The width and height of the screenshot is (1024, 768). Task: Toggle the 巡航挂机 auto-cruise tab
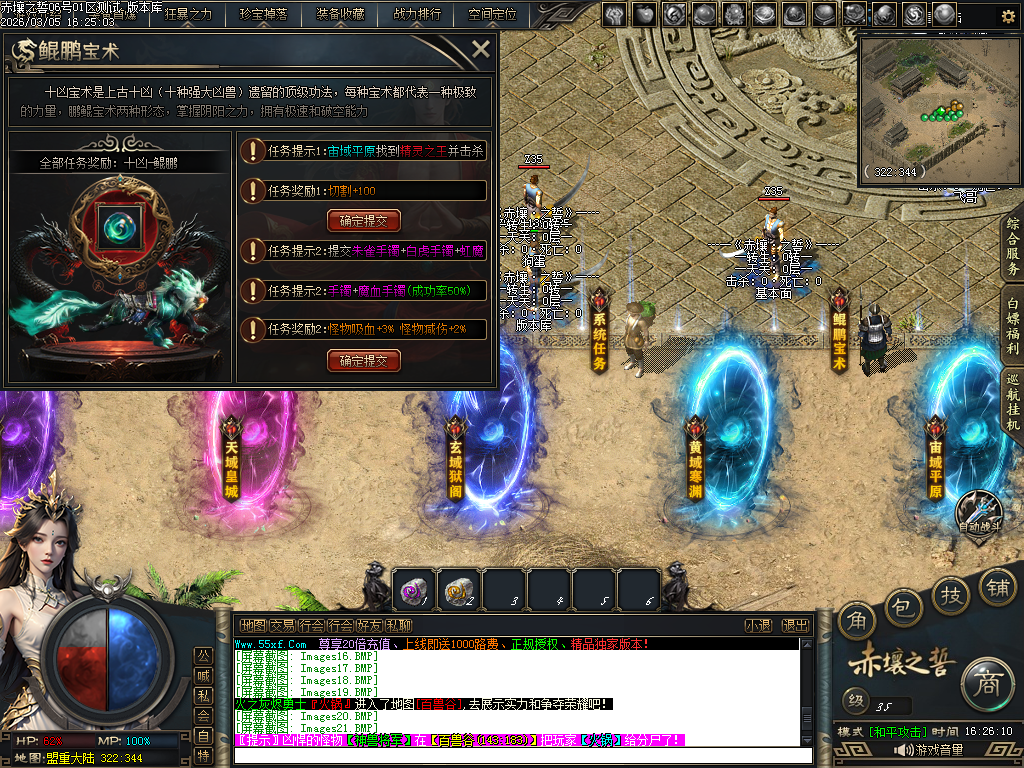[x=1012, y=402]
